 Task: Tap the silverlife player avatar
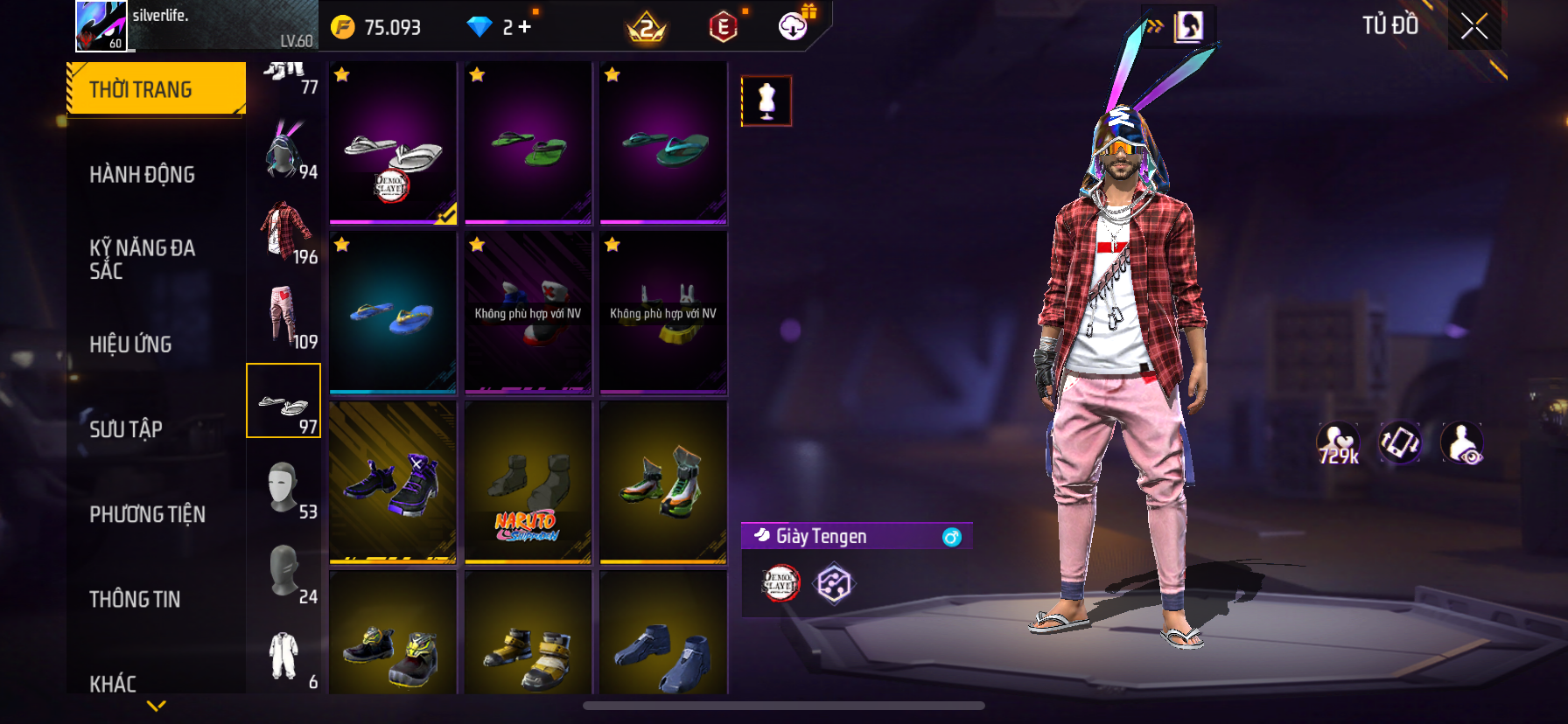[x=101, y=26]
